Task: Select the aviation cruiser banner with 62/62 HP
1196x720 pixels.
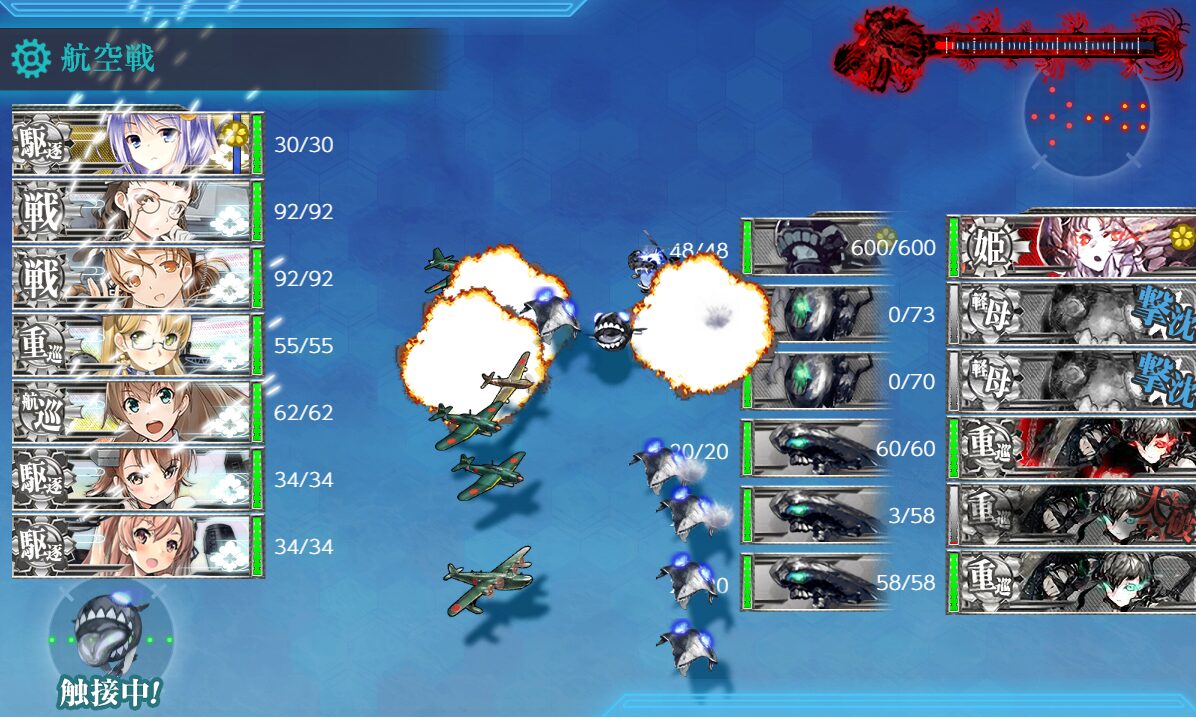Action: pyautogui.click(x=135, y=413)
